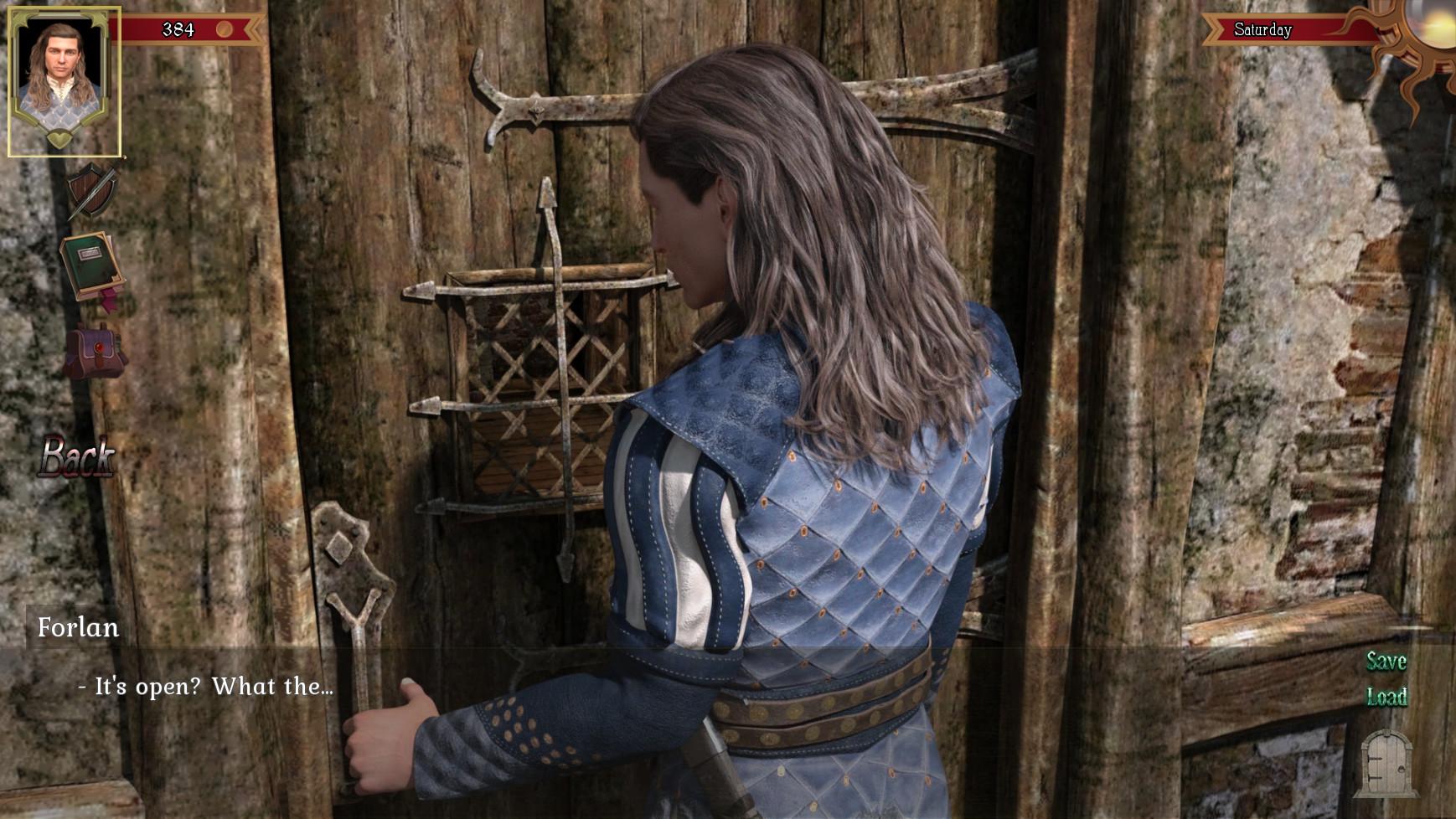Image resolution: width=1456 pixels, height=819 pixels.
Task: Save the game
Action: [x=1386, y=662]
